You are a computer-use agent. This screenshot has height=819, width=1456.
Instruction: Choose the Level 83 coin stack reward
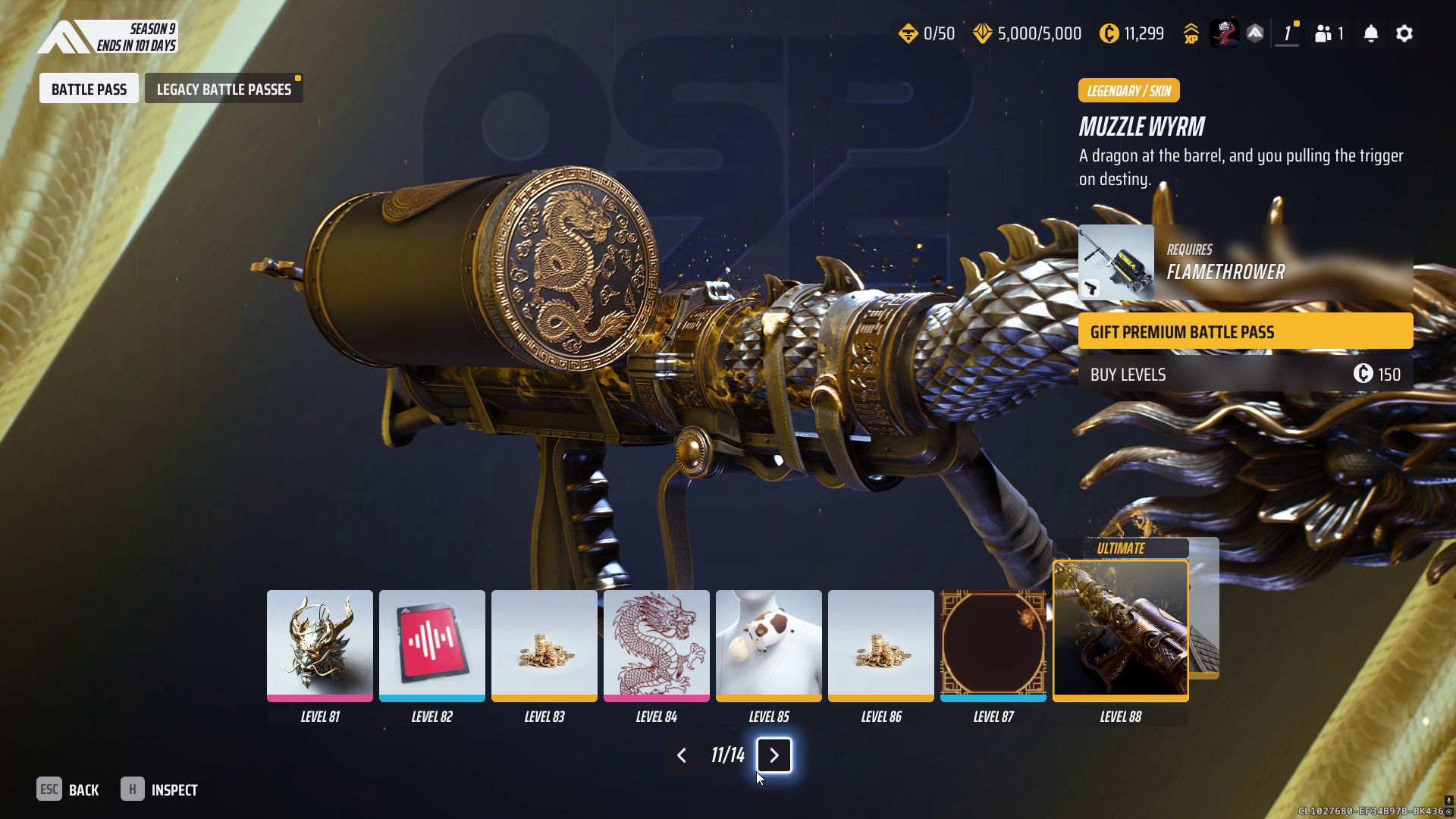[544, 645]
